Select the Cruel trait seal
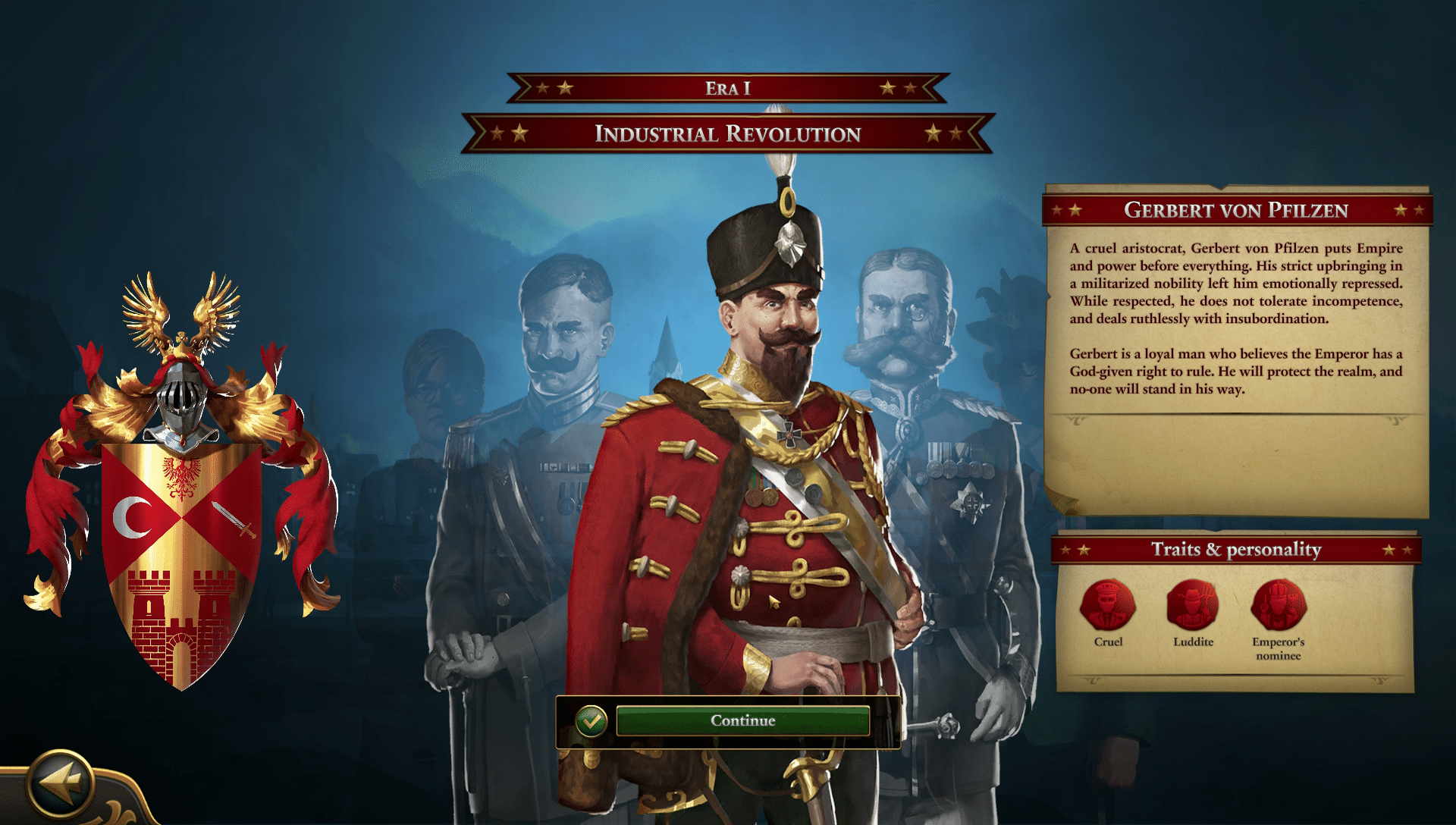 click(1107, 606)
